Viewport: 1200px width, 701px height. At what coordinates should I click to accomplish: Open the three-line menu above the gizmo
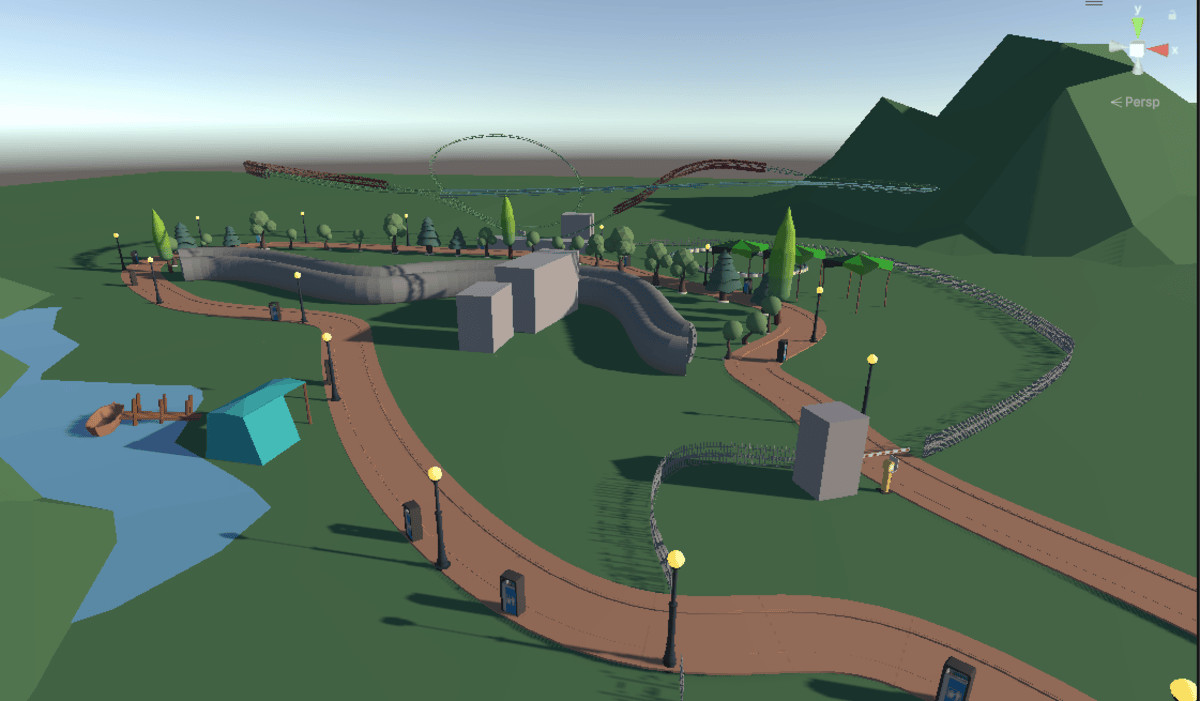click(1094, 3)
